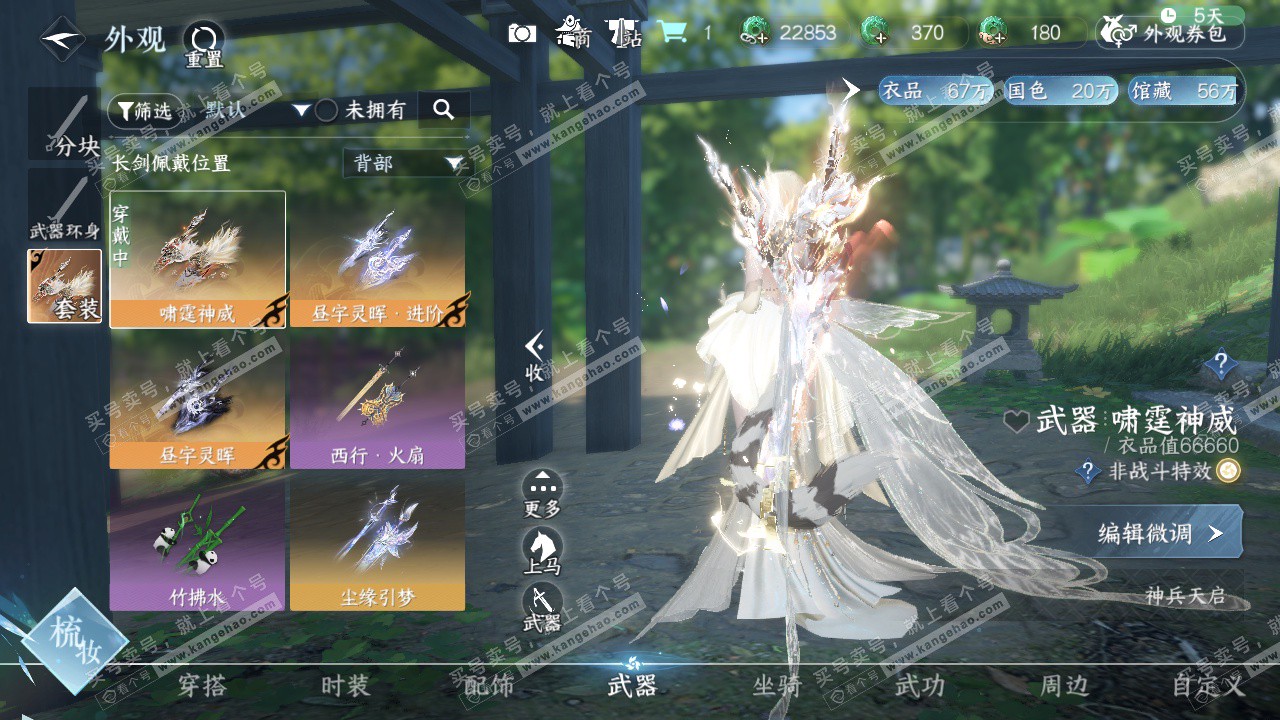This screenshot has width=1280, height=720.
Task: Open the 背部 wear position dropdown
Action: point(407,163)
